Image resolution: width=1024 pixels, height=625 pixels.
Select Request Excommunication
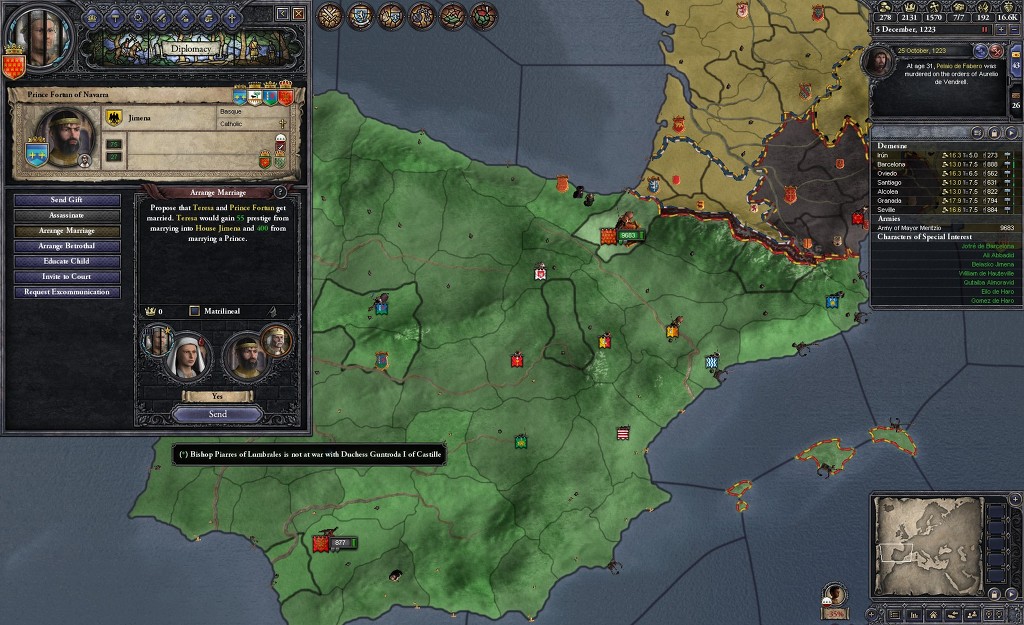tap(67, 292)
